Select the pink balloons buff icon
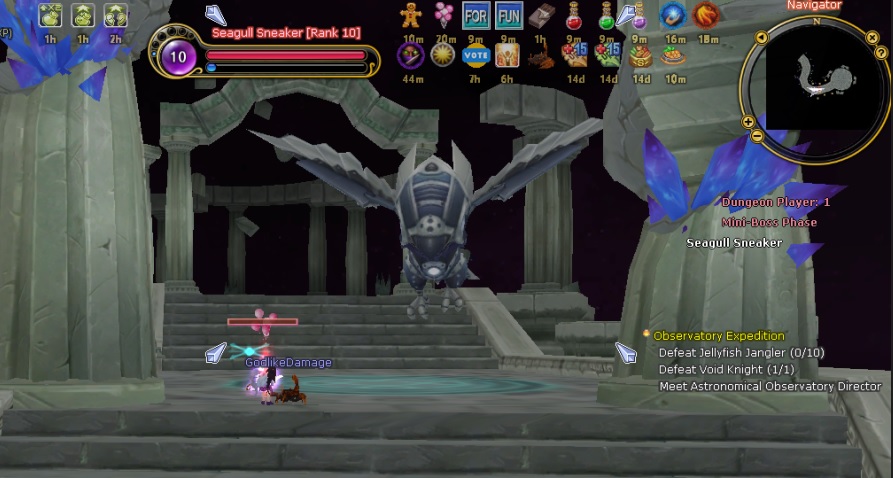 coord(443,15)
